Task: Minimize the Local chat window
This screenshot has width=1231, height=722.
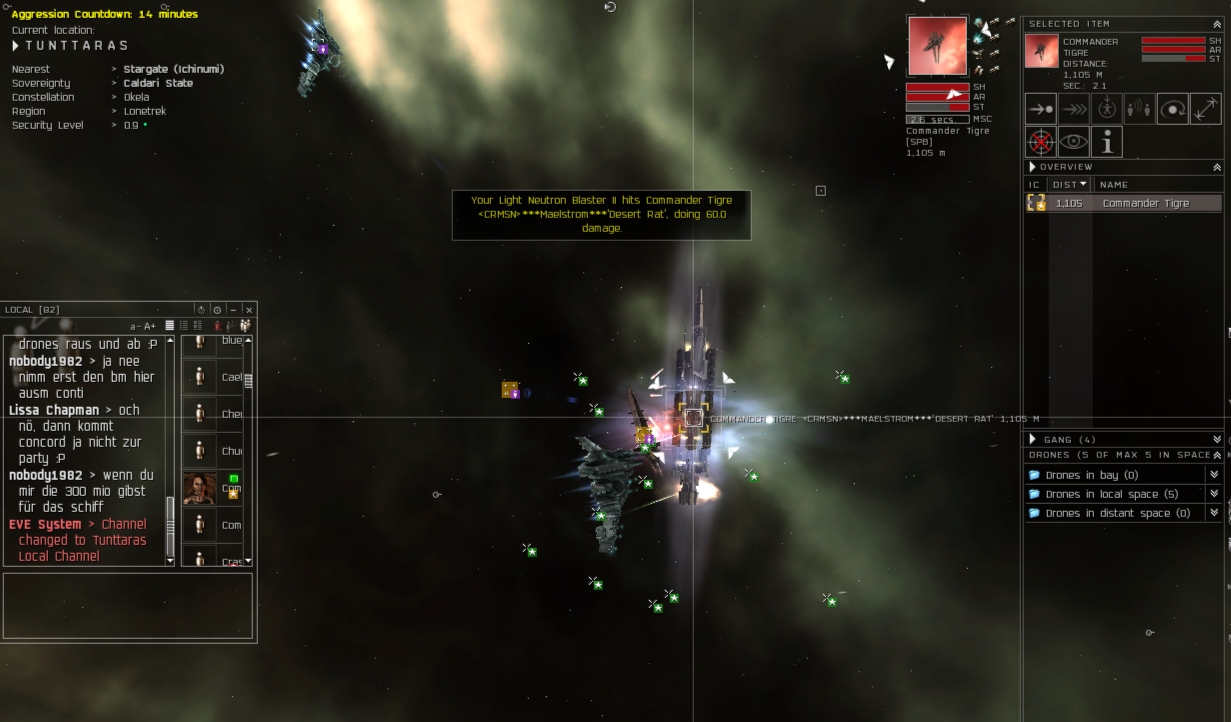Action: point(233,310)
